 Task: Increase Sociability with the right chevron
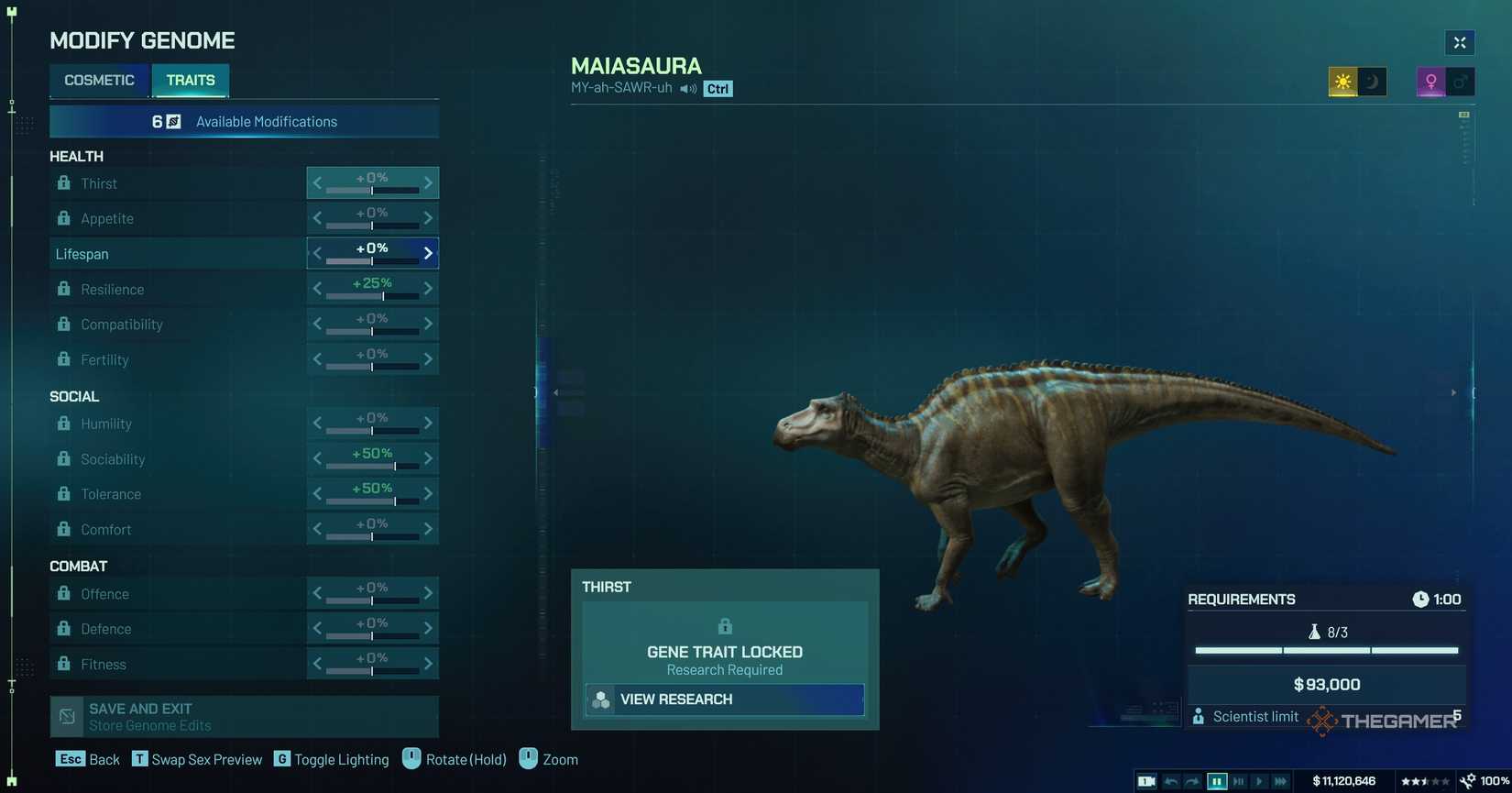427,458
